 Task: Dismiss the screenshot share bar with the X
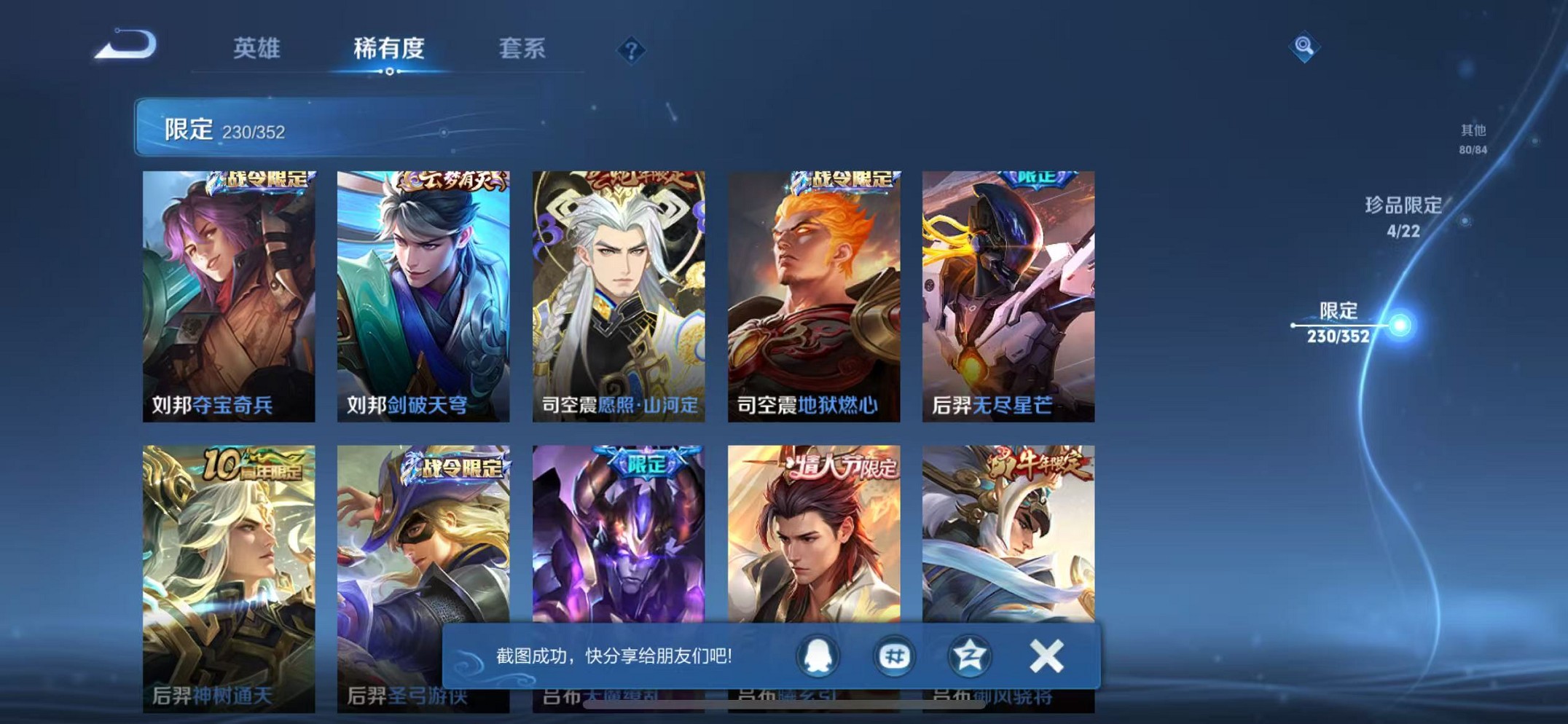pyautogui.click(x=1047, y=655)
